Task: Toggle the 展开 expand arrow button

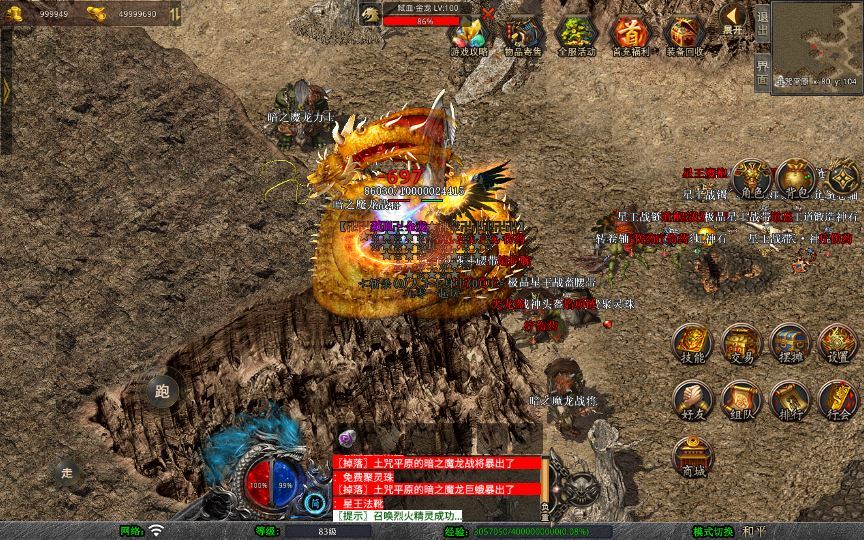Action: click(x=734, y=20)
